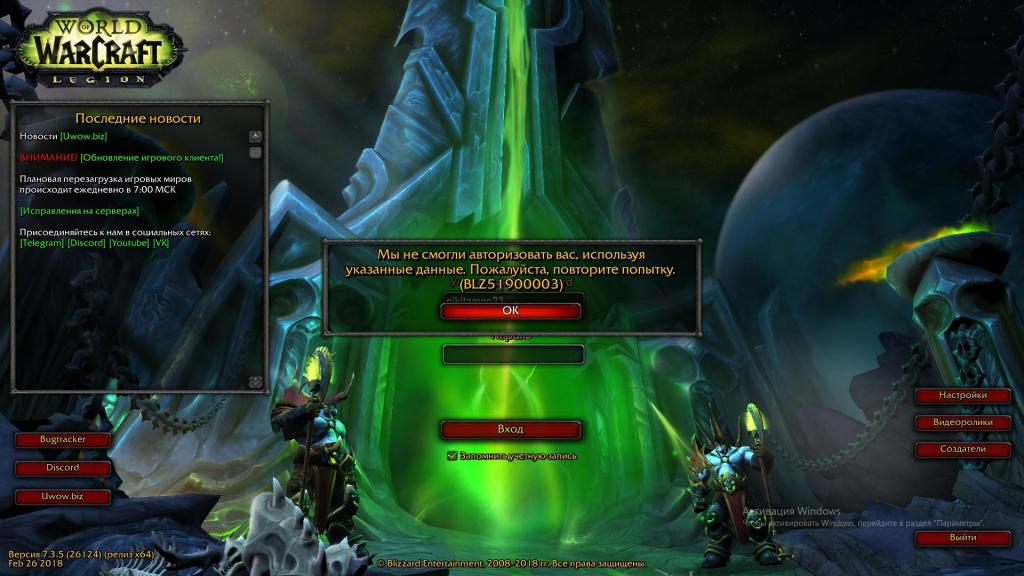
Task: Click the news panel scroll-up arrow
Action: (255, 136)
